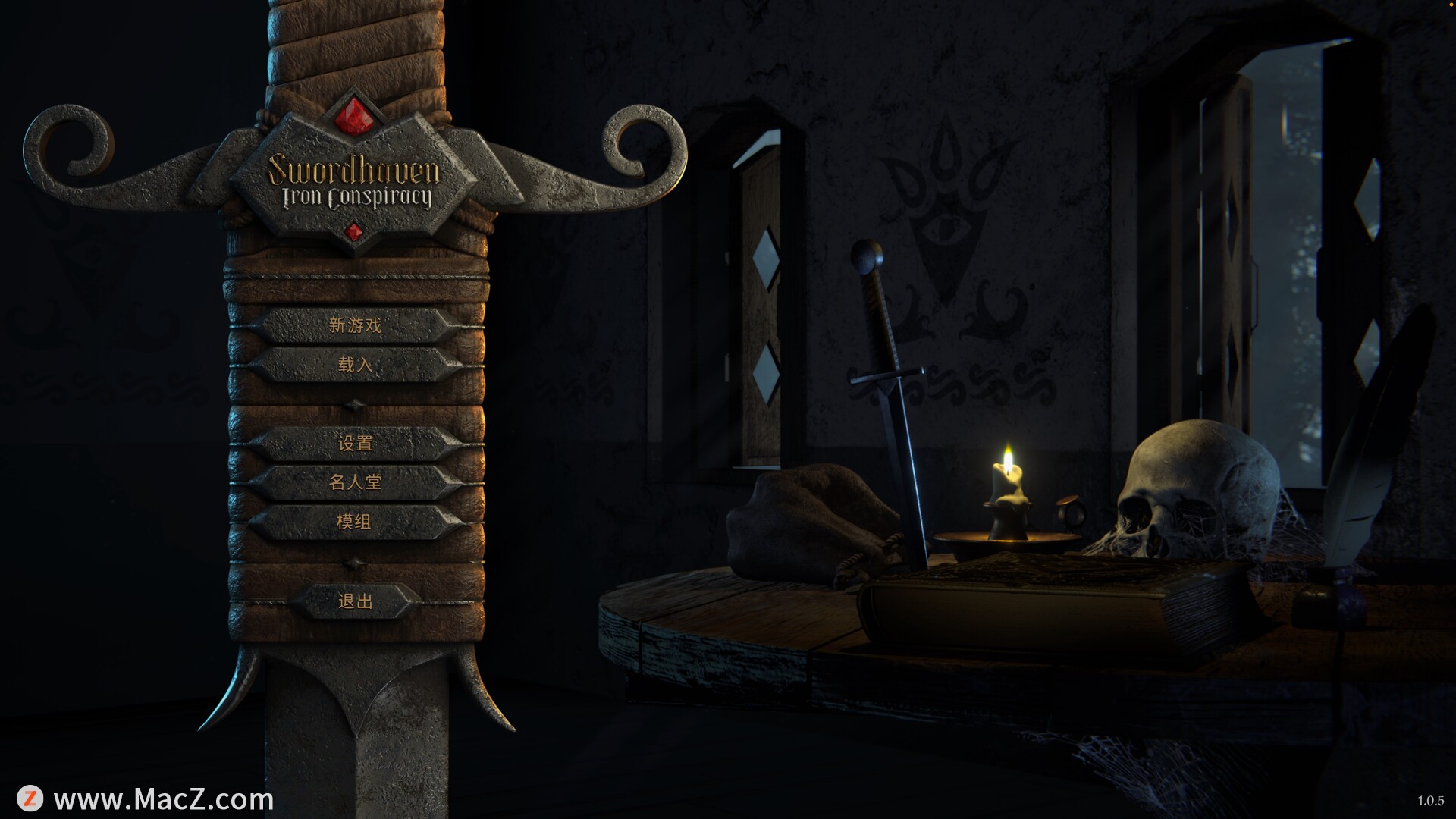Image resolution: width=1456 pixels, height=819 pixels.
Task: Open the settings menu (设置)
Action: [x=355, y=443]
